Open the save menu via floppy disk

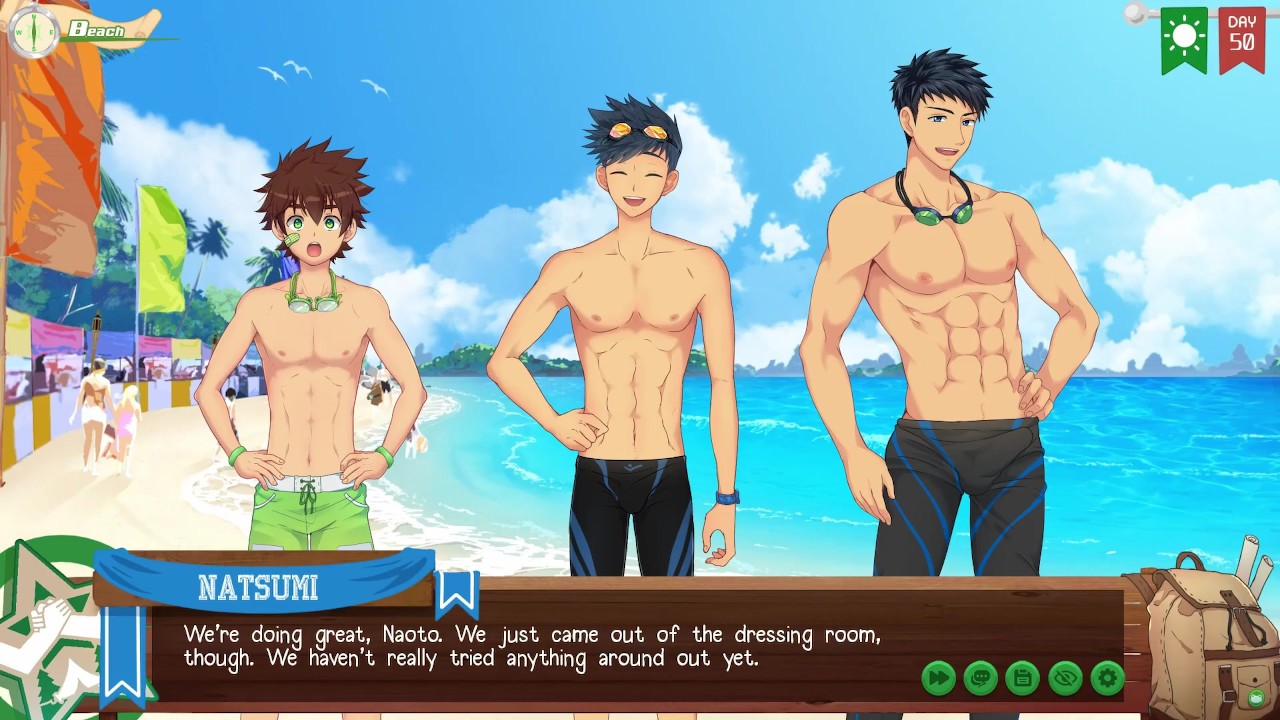pyautogui.click(x=1022, y=679)
